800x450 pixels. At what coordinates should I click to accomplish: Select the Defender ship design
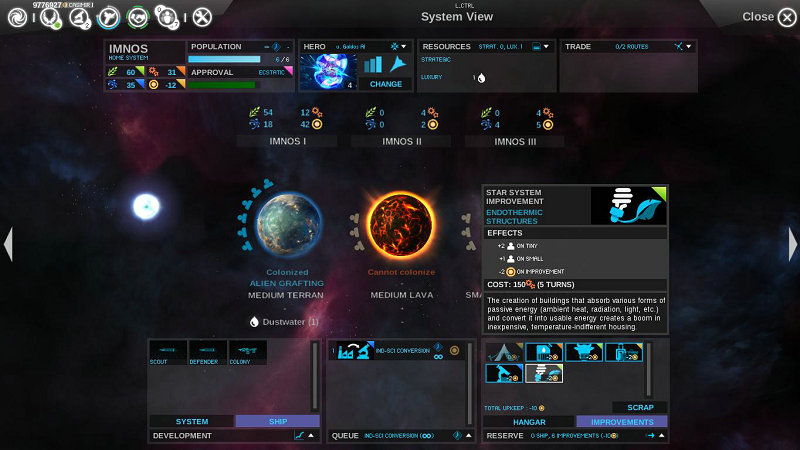pos(207,352)
